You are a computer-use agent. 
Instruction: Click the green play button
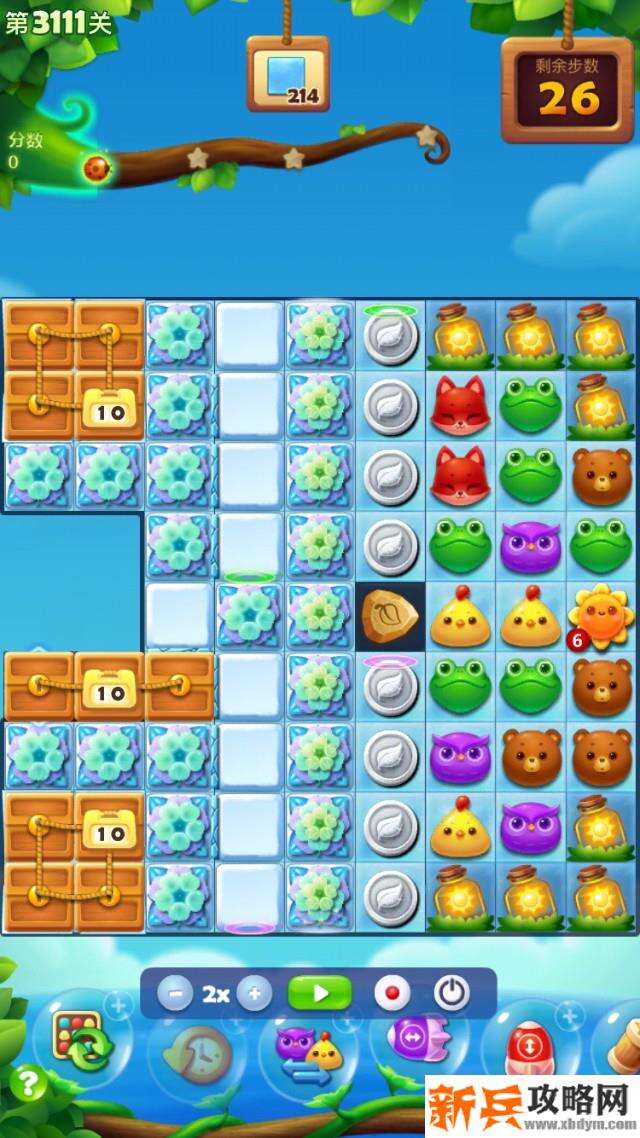(x=320, y=994)
